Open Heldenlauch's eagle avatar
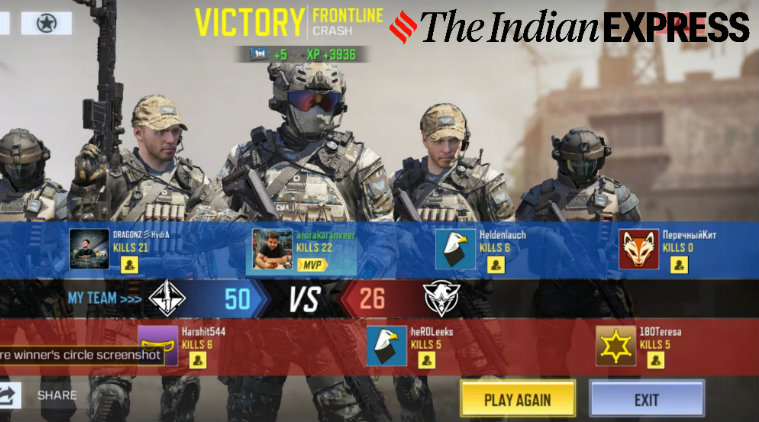This screenshot has height=422, width=759. [456, 250]
